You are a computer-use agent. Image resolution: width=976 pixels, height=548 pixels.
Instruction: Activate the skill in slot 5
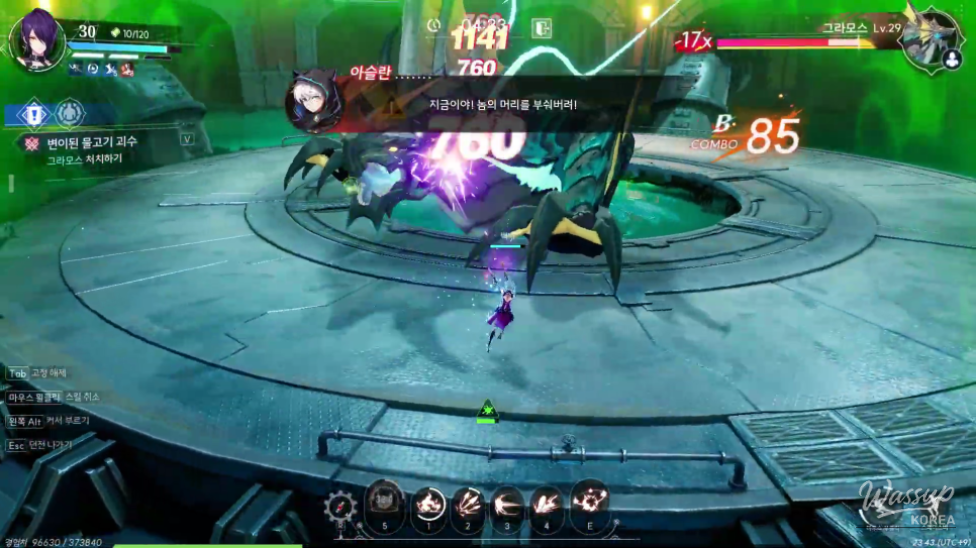[x=385, y=502]
